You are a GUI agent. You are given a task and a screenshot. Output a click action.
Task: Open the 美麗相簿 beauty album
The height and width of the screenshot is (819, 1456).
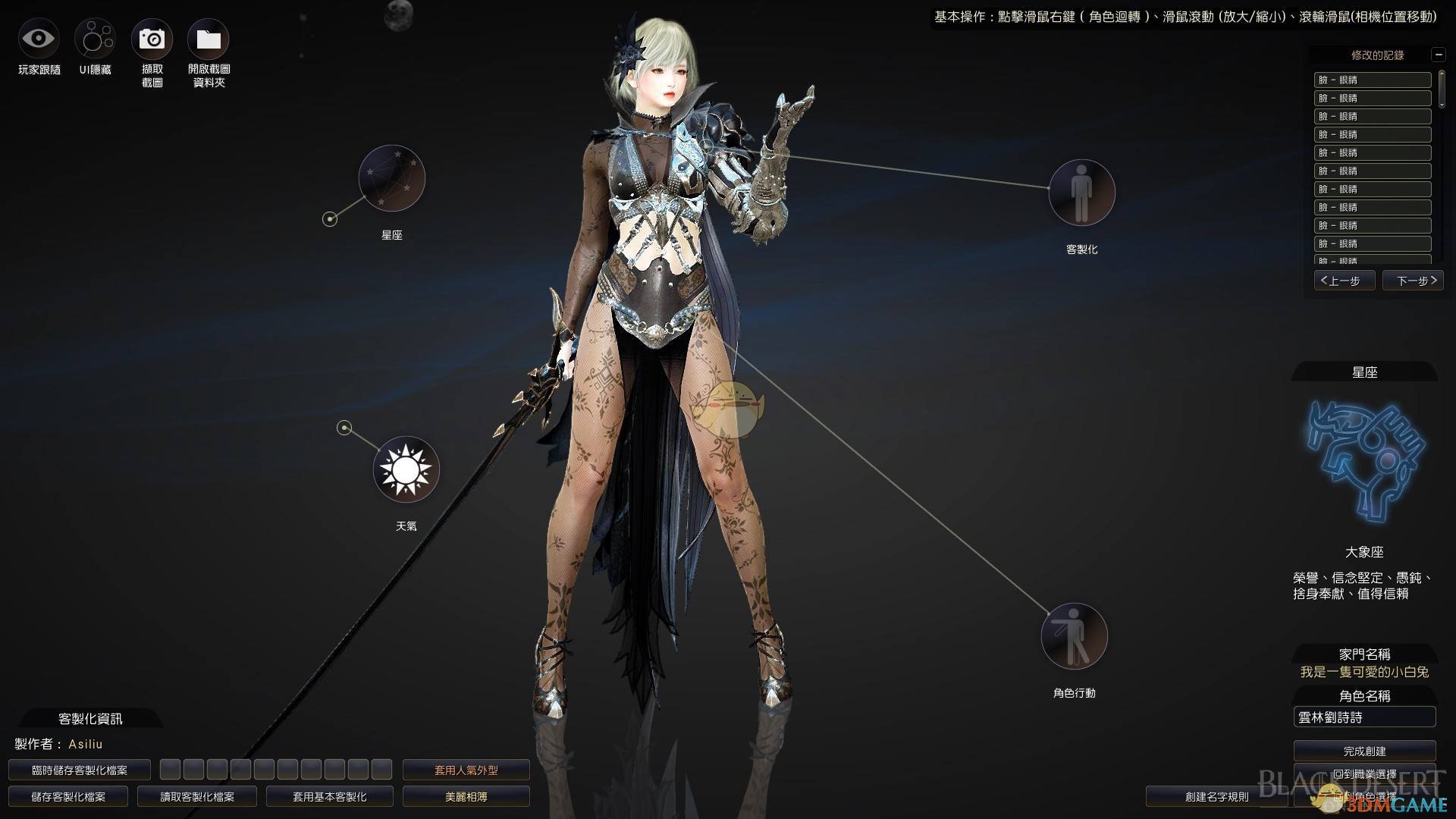point(466,796)
